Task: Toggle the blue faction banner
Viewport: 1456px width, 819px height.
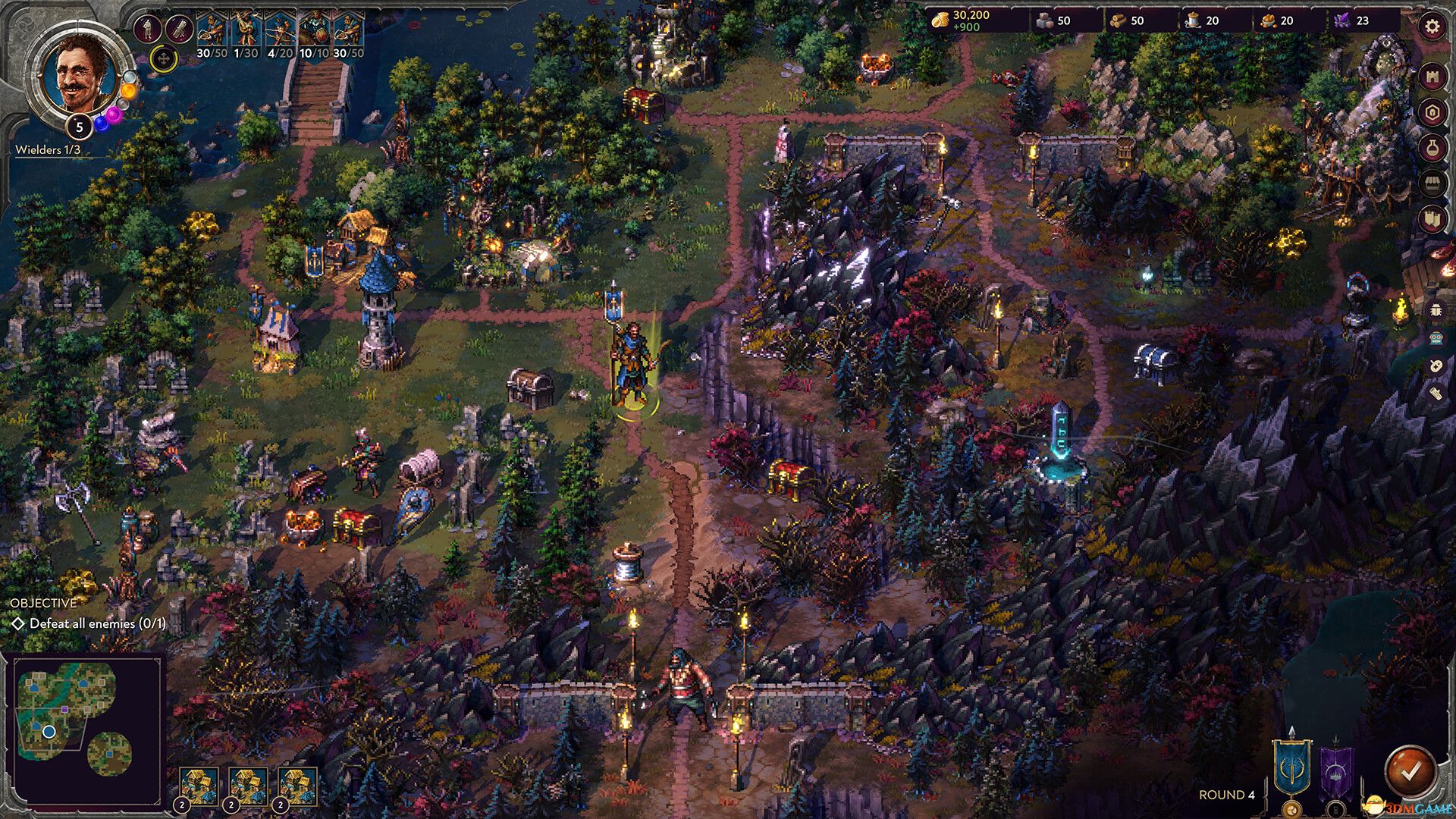Action: (1291, 767)
